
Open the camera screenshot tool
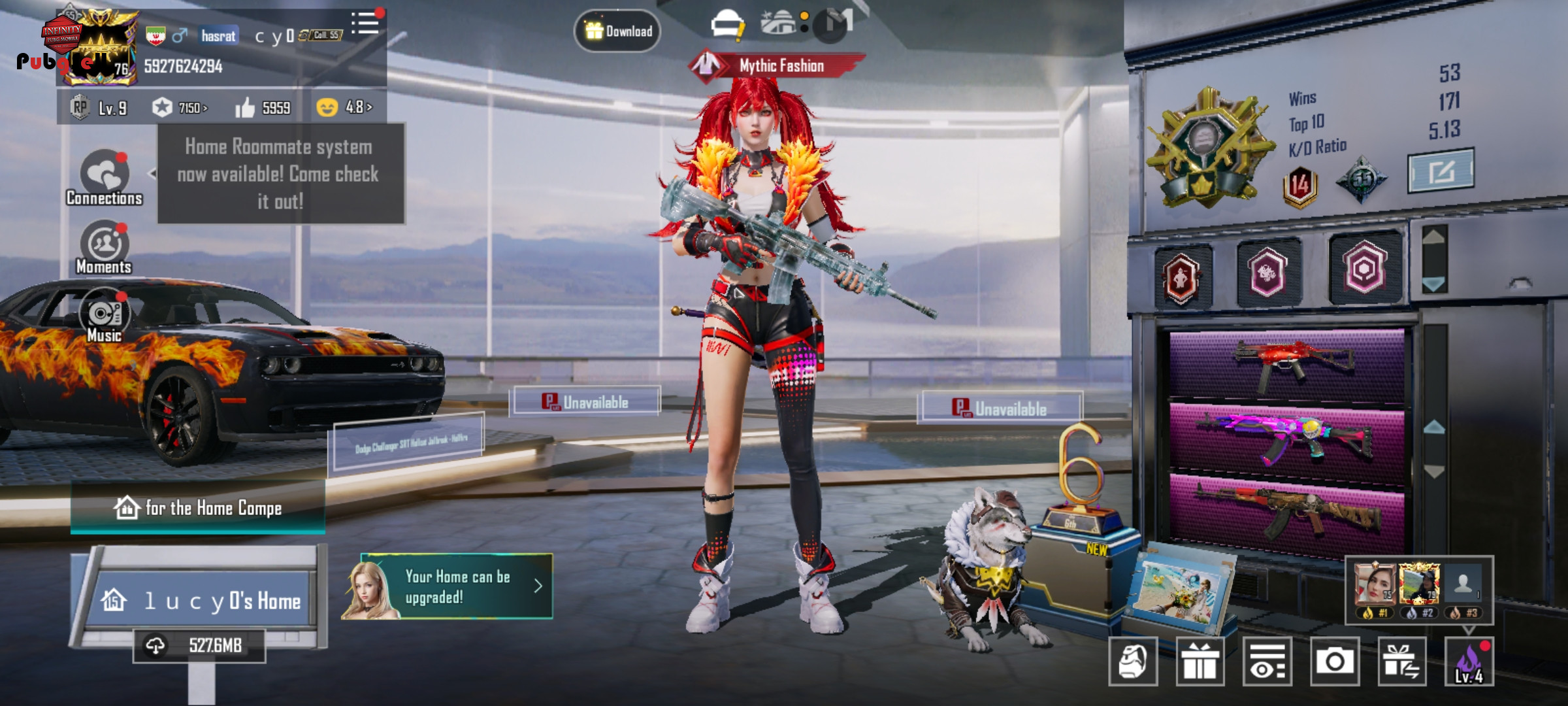1334,662
